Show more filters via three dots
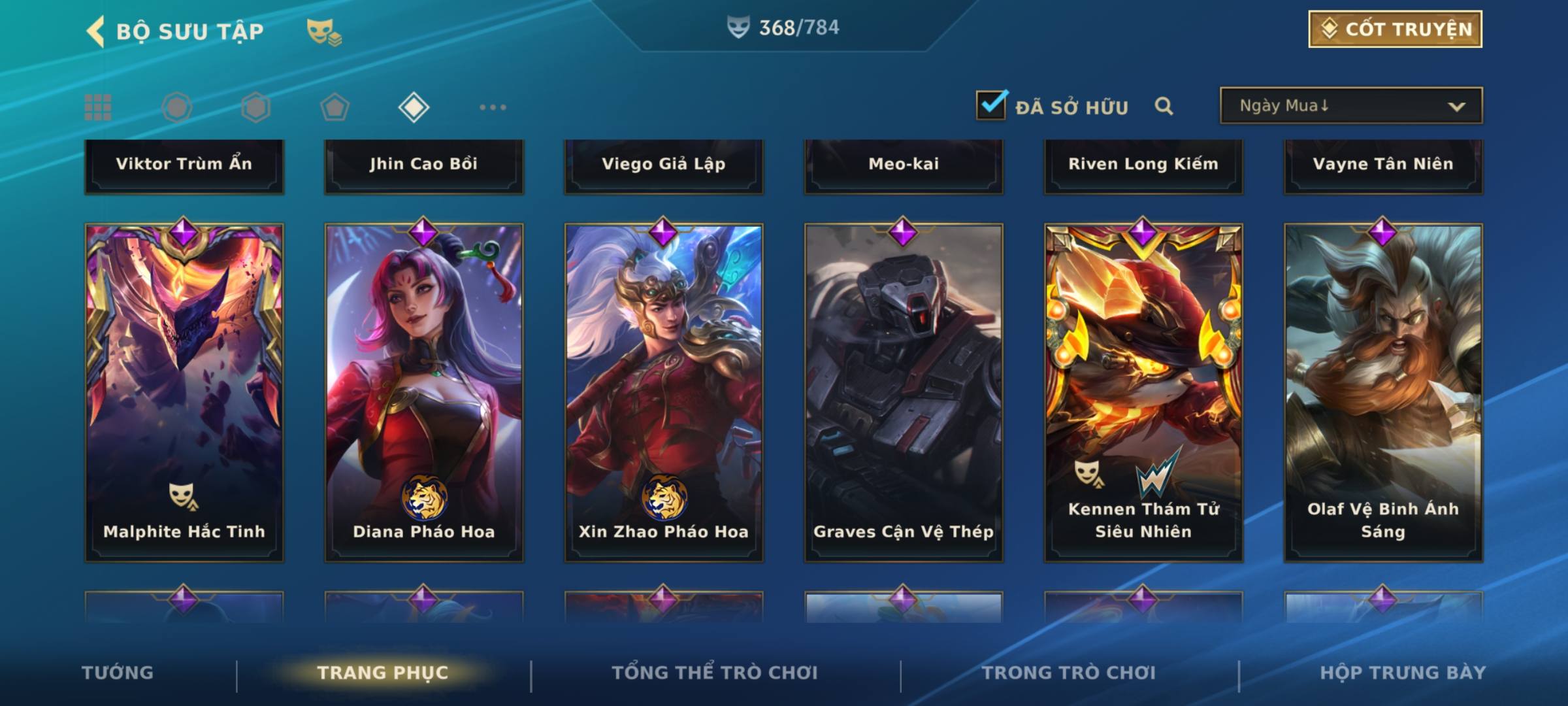Viewport: 1568px width, 706px height. (493, 107)
